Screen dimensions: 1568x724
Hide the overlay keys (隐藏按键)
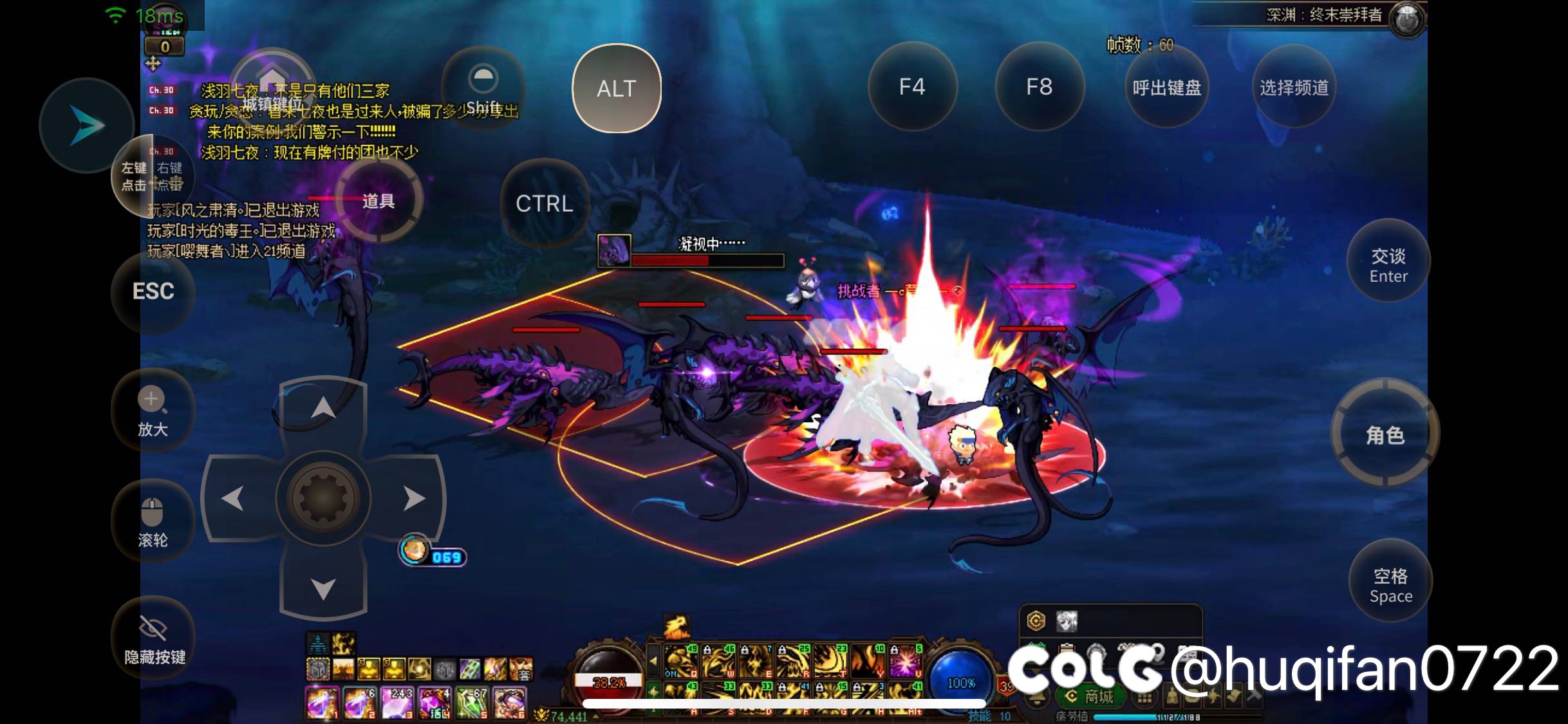click(154, 637)
